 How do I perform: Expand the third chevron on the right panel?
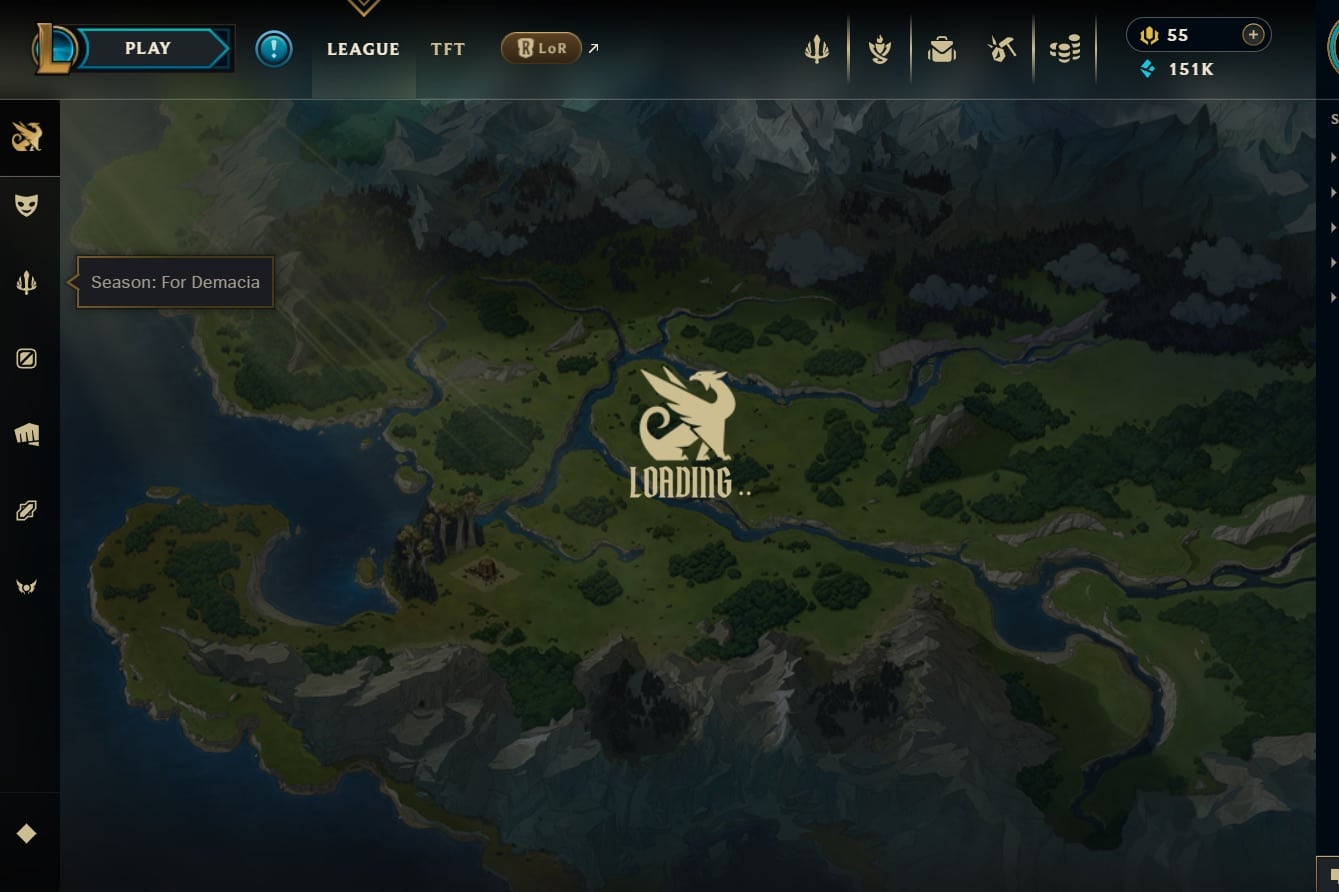1333,227
